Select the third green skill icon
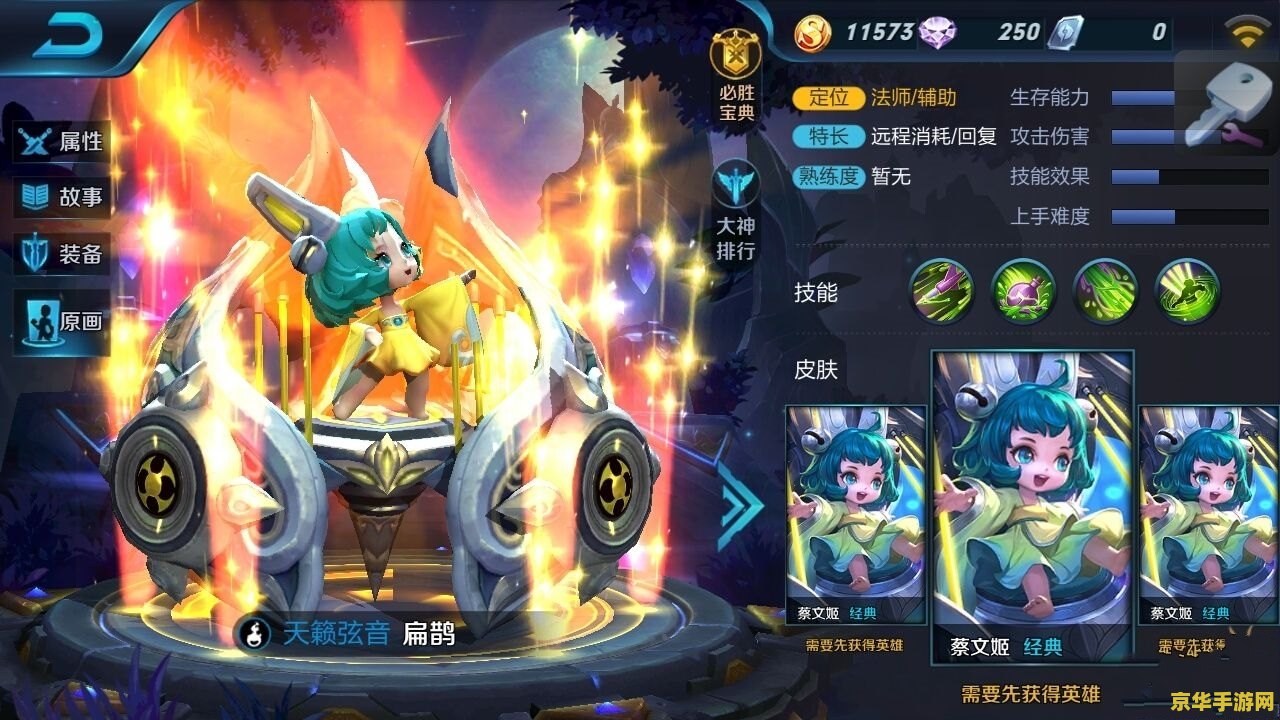This screenshot has height=720, width=1280. (1104, 294)
